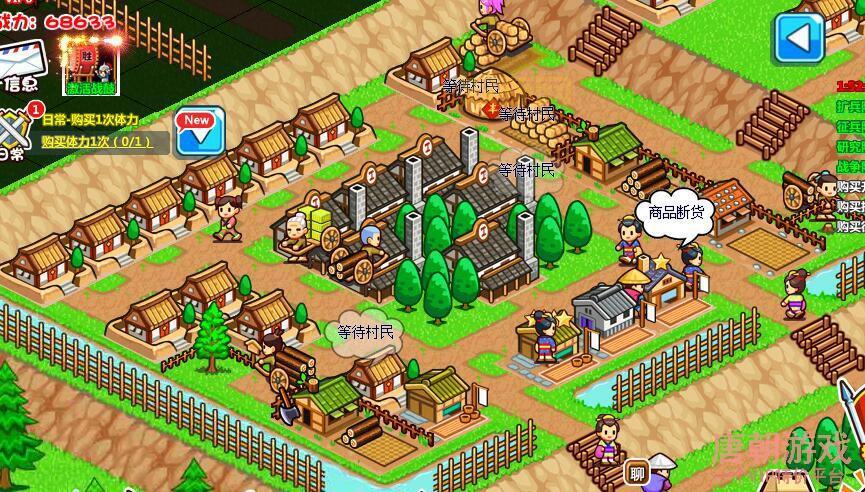Select the green 扩兵 task entry
The height and width of the screenshot is (492, 865).
point(850,106)
